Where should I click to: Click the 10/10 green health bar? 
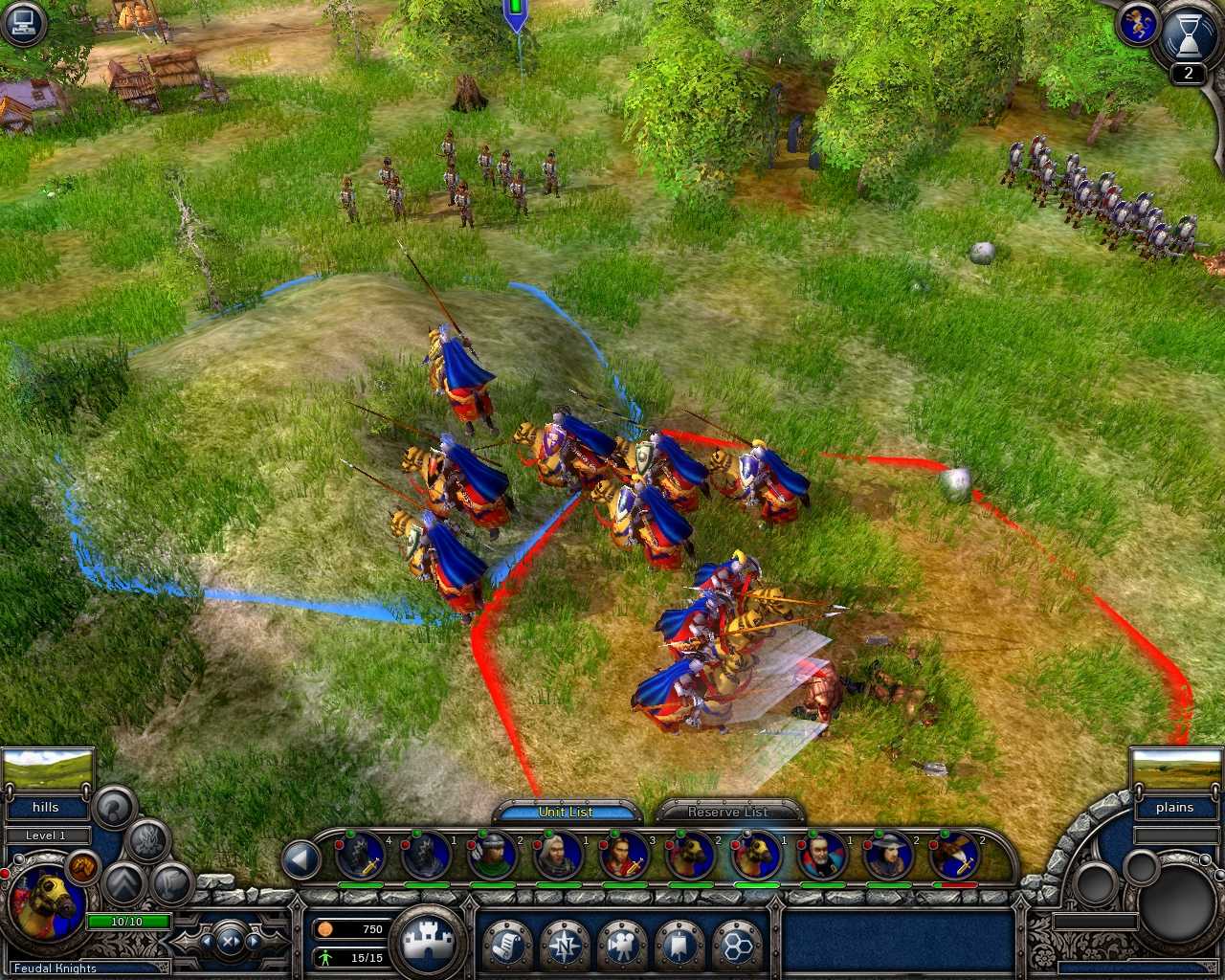click(x=126, y=921)
